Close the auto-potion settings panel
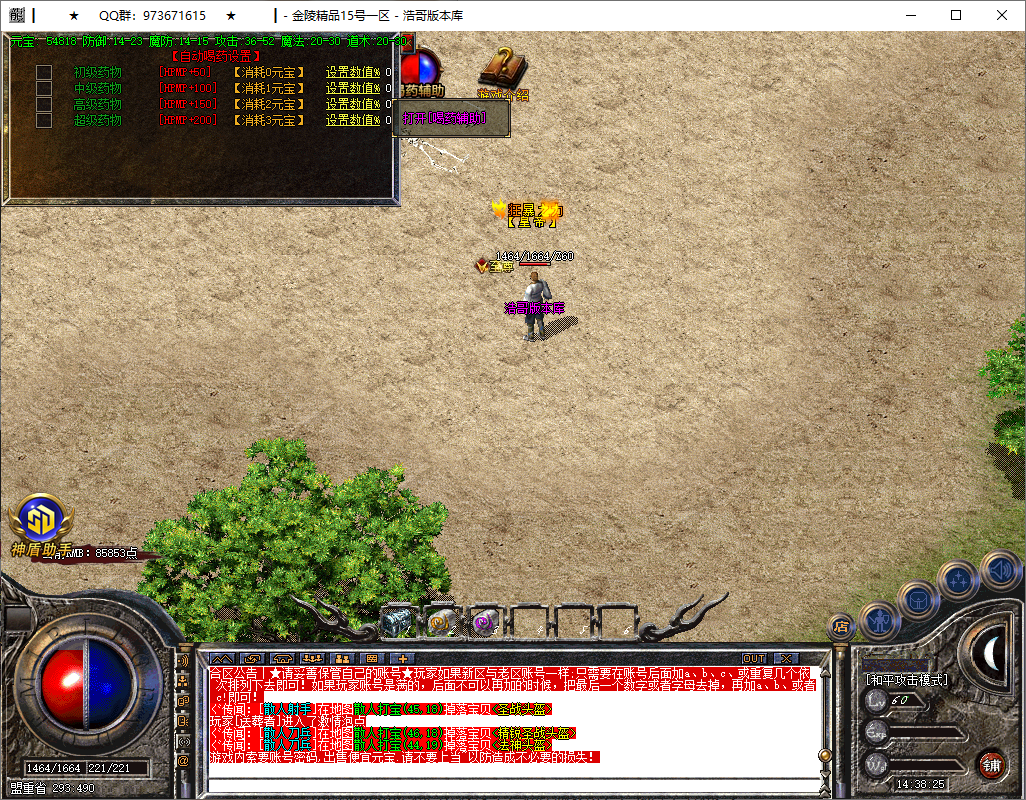Viewport: 1026px width, 800px height. [403, 42]
